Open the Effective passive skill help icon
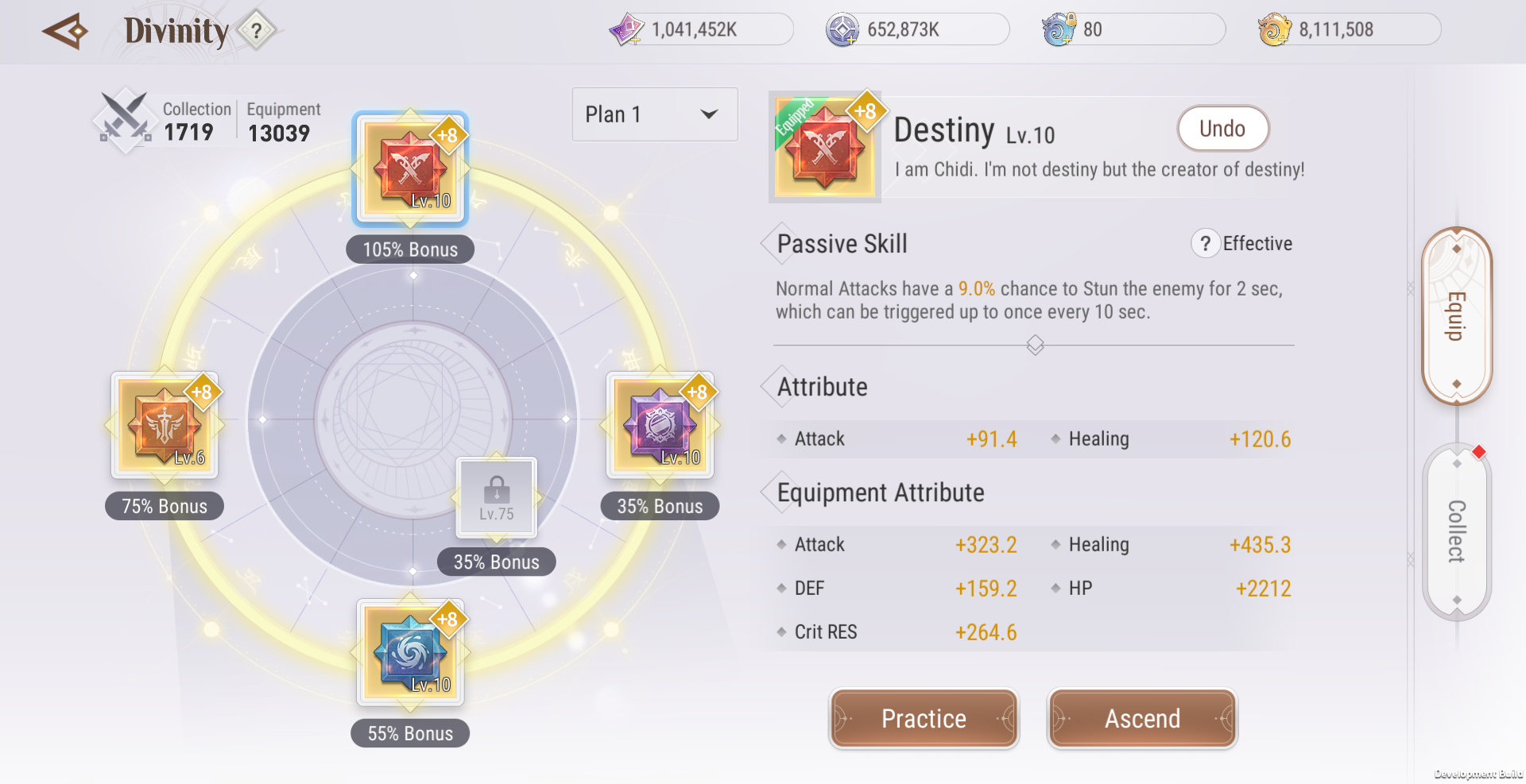Image resolution: width=1526 pixels, height=784 pixels. click(1204, 244)
